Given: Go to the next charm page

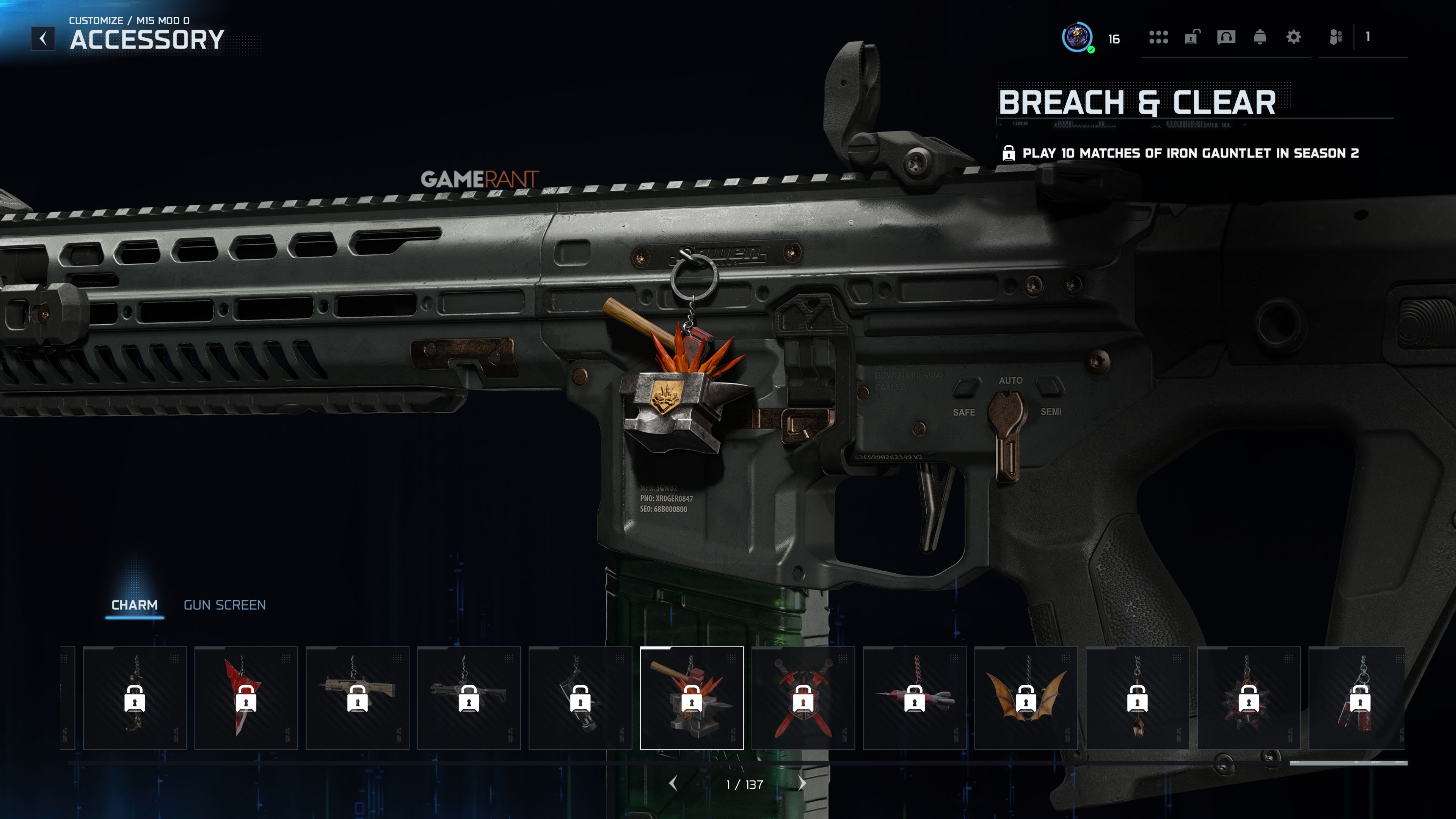Looking at the screenshot, I should tap(802, 783).
